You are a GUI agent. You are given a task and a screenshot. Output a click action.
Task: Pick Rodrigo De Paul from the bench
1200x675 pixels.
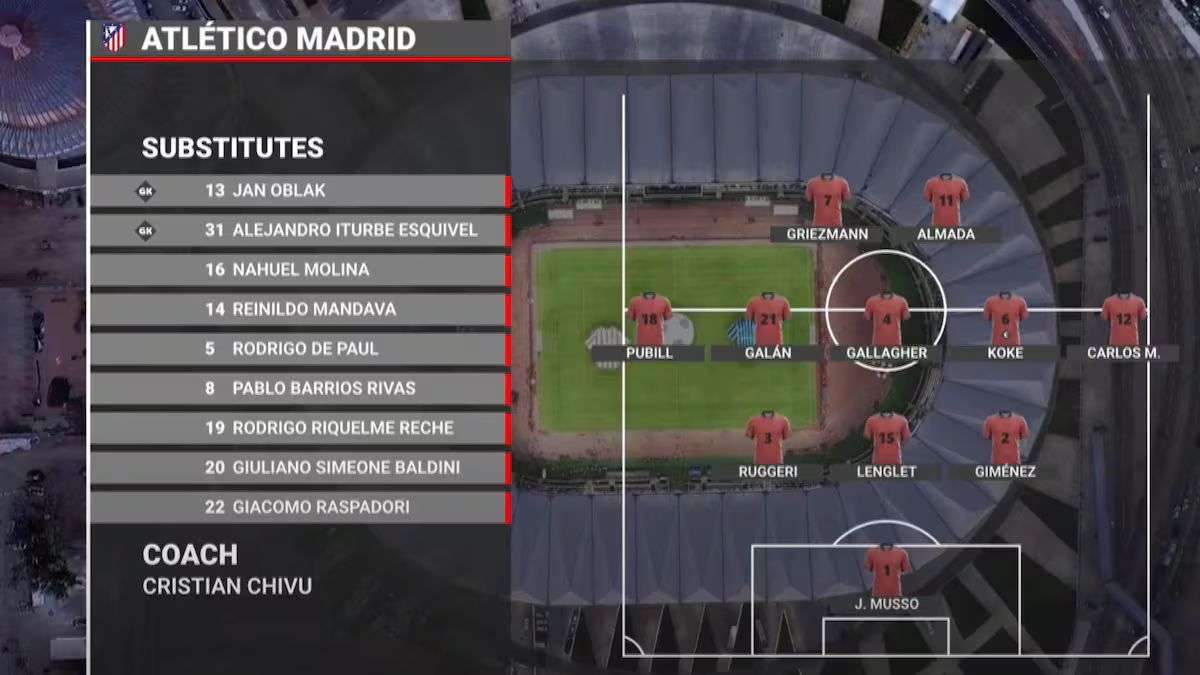pos(300,349)
